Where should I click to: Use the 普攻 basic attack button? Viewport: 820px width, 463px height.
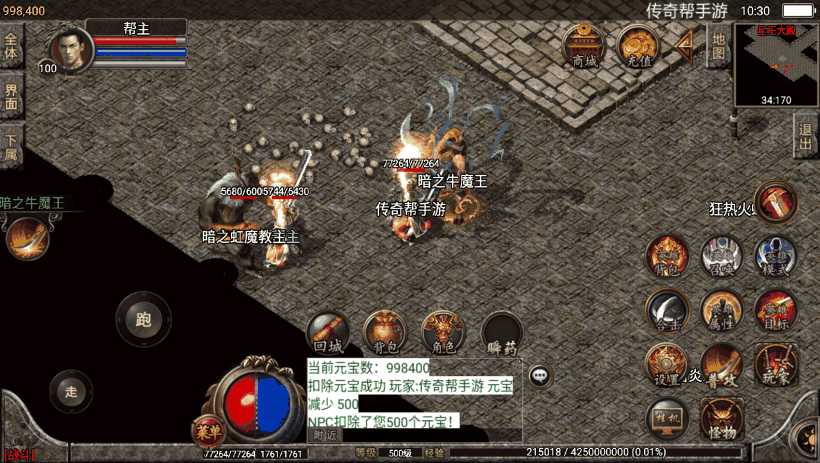[x=720, y=365]
